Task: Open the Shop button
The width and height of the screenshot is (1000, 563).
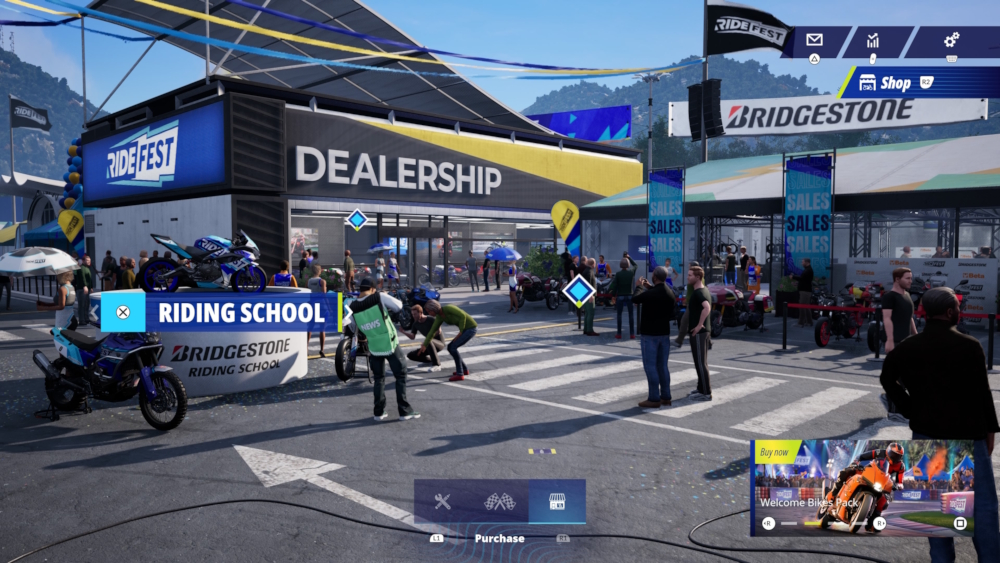Action: point(895,83)
